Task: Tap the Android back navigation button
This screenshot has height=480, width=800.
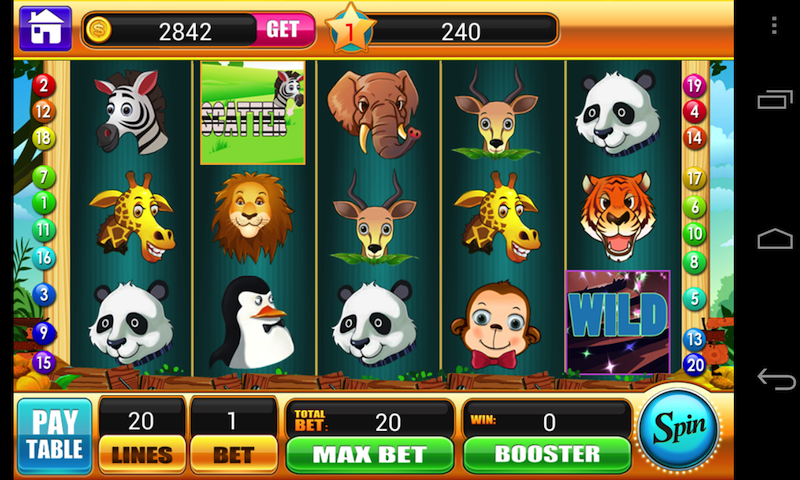Action: [776, 378]
